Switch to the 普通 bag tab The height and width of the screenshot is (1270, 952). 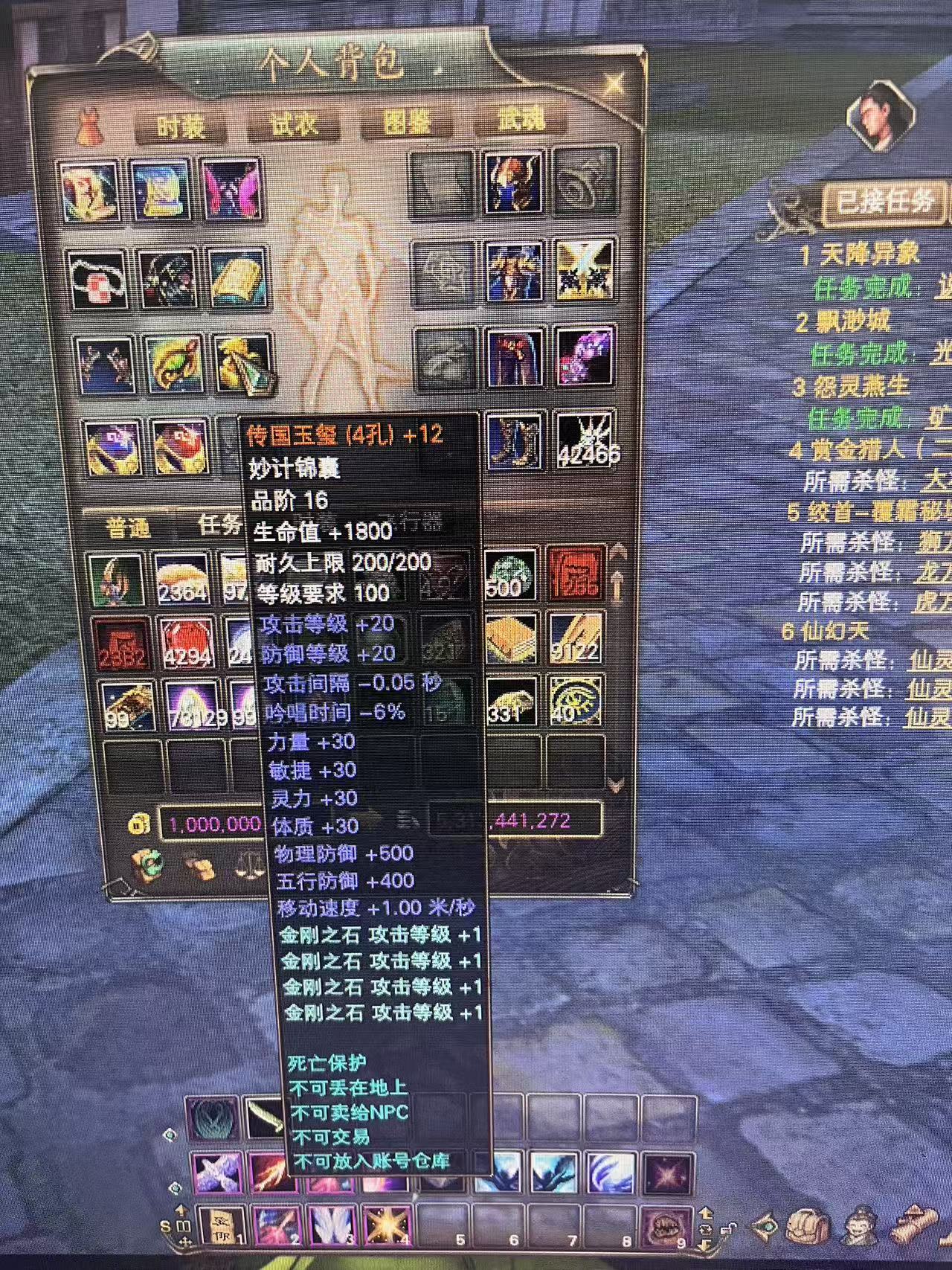click(128, 527)
